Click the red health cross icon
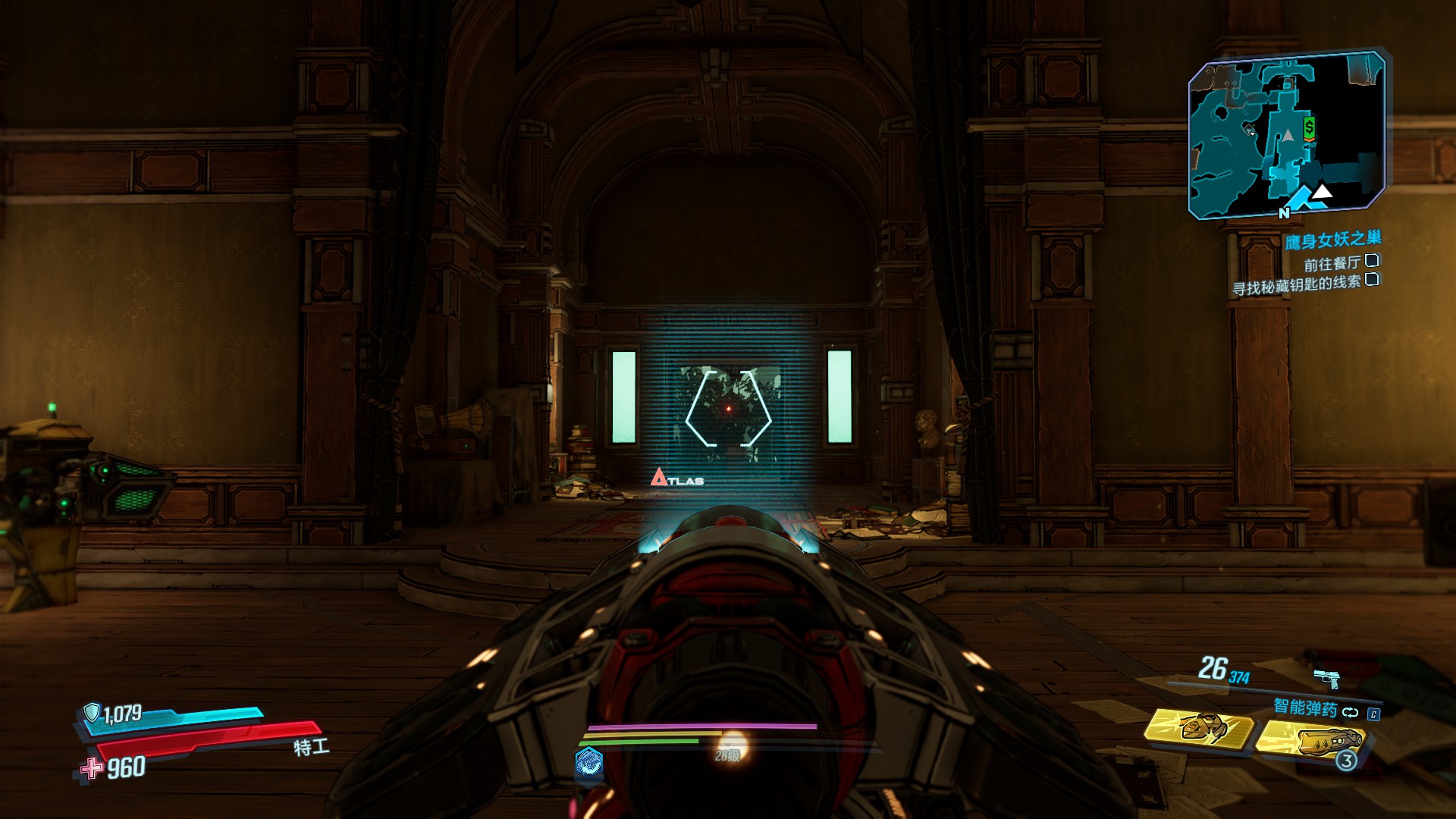The height and width of the screenshot is (819, 1456). (x=92, y=768)
